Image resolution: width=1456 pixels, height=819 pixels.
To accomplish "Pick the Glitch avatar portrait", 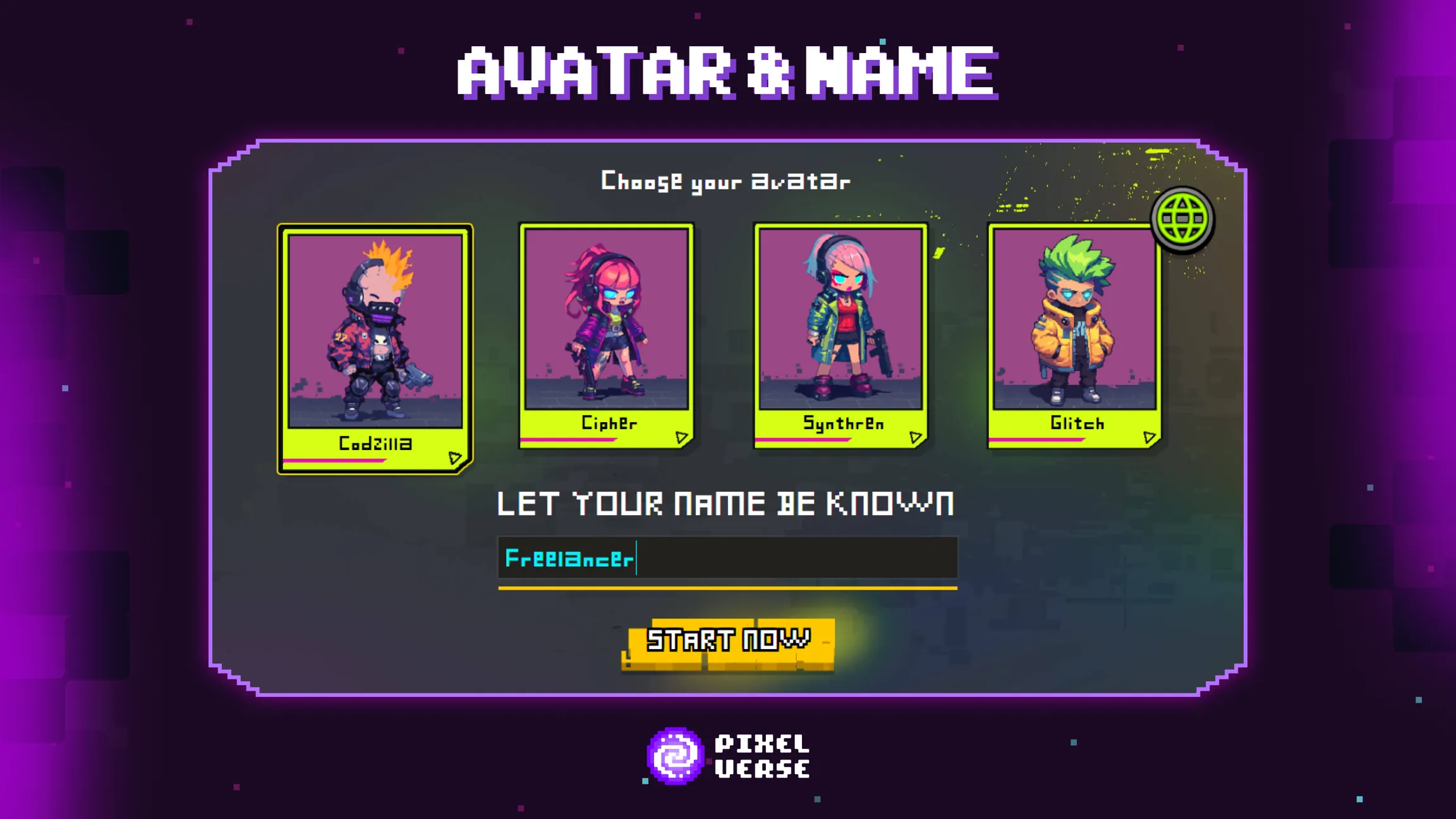I will pos(1076,332).
